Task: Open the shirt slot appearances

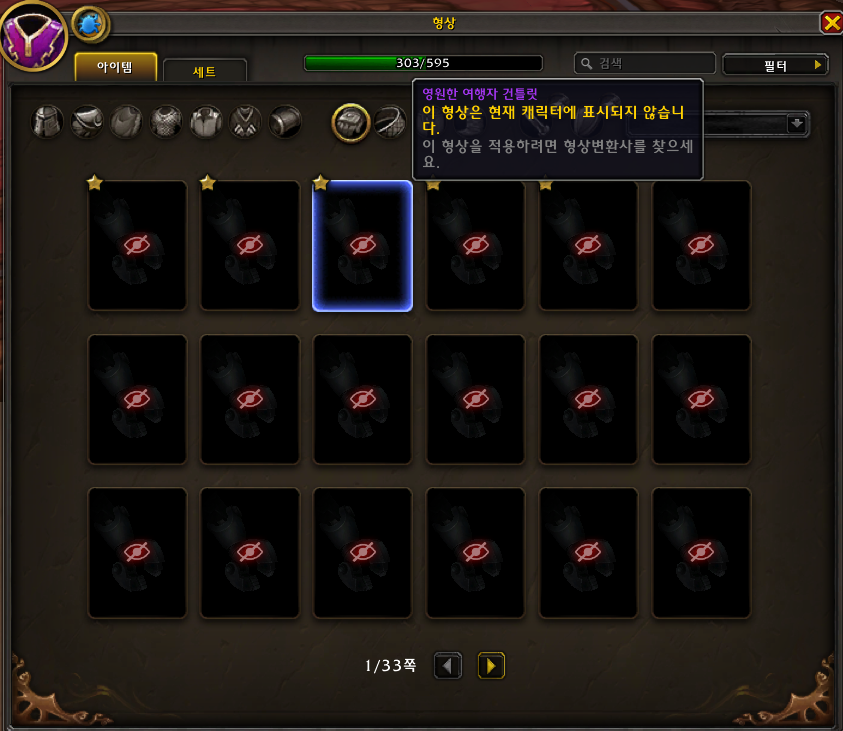Action: 206,122
